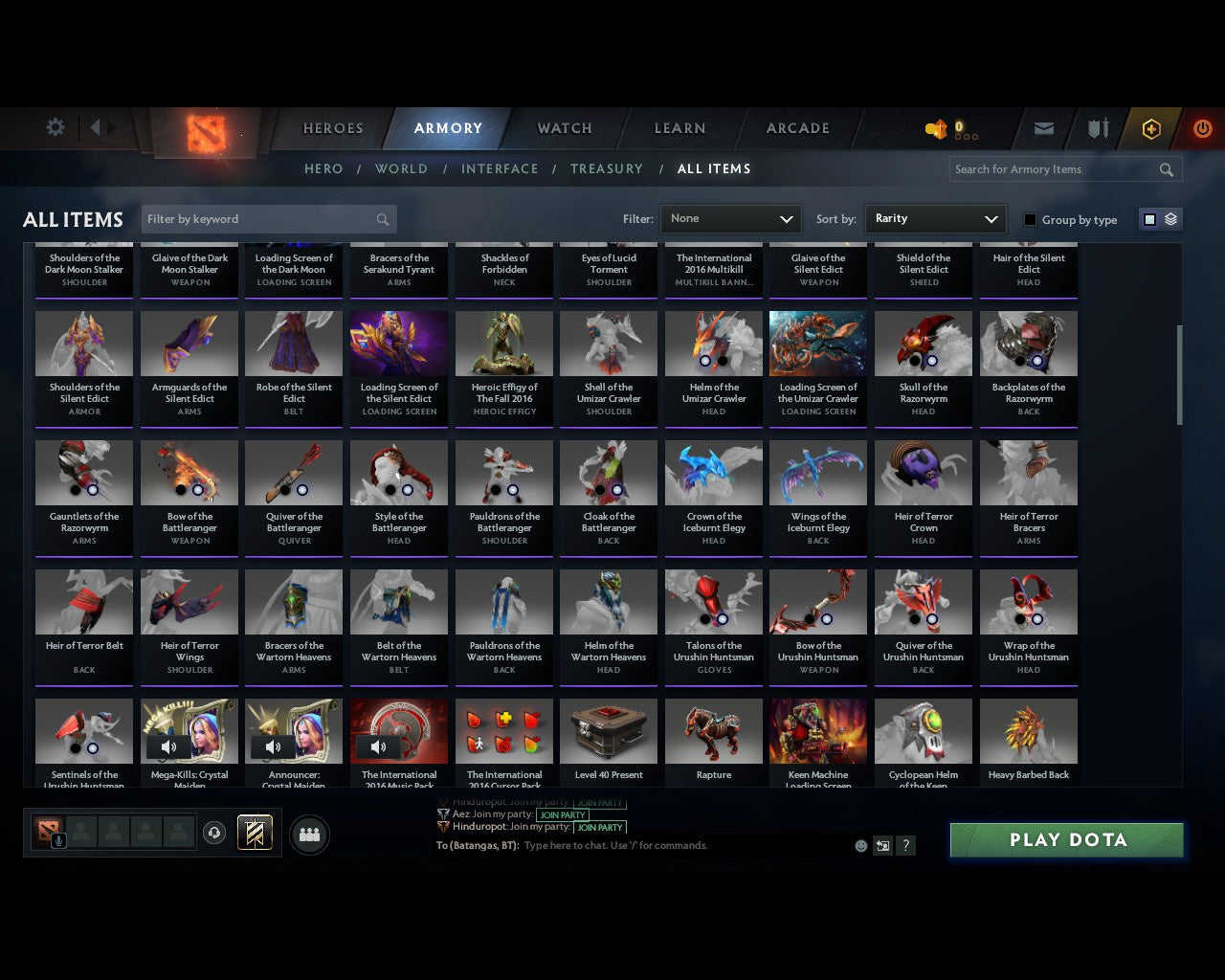Viewport: 1225px width, 980px height.
Task: Open the emoticon picker in the chat bar
Action: (860, 846)
